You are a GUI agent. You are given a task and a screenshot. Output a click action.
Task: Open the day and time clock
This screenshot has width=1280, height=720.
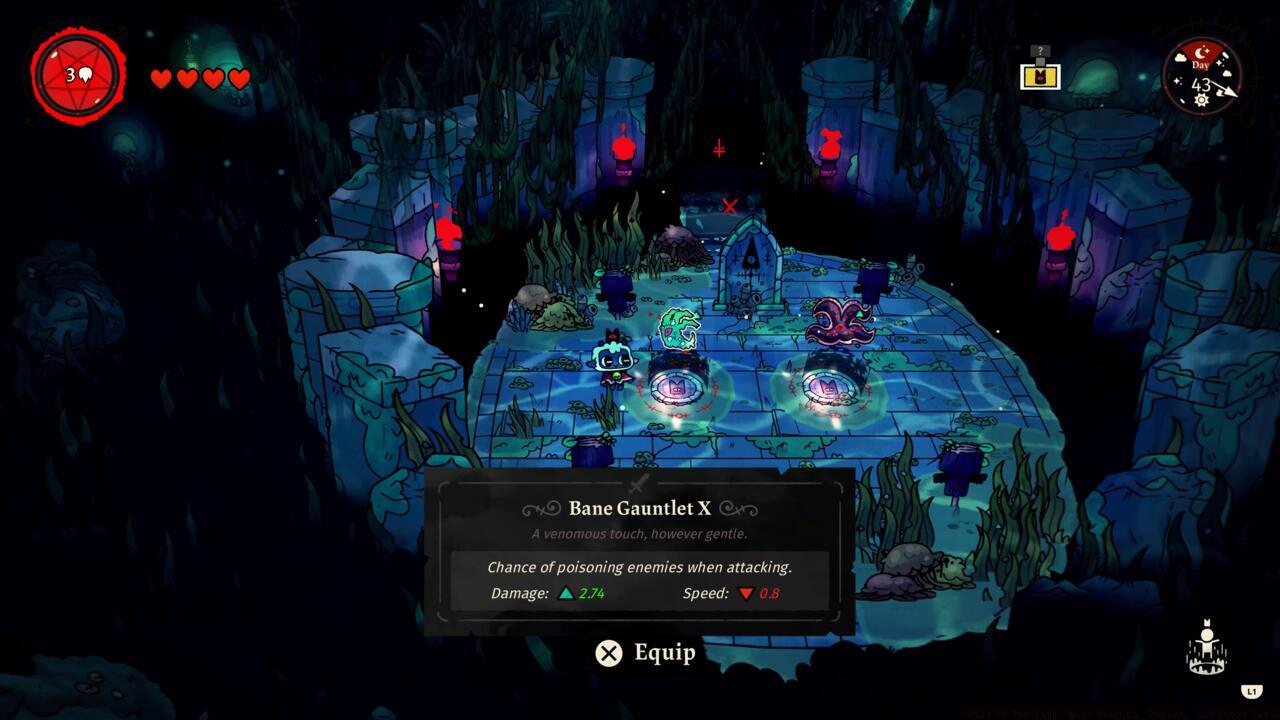[1201, 75]
